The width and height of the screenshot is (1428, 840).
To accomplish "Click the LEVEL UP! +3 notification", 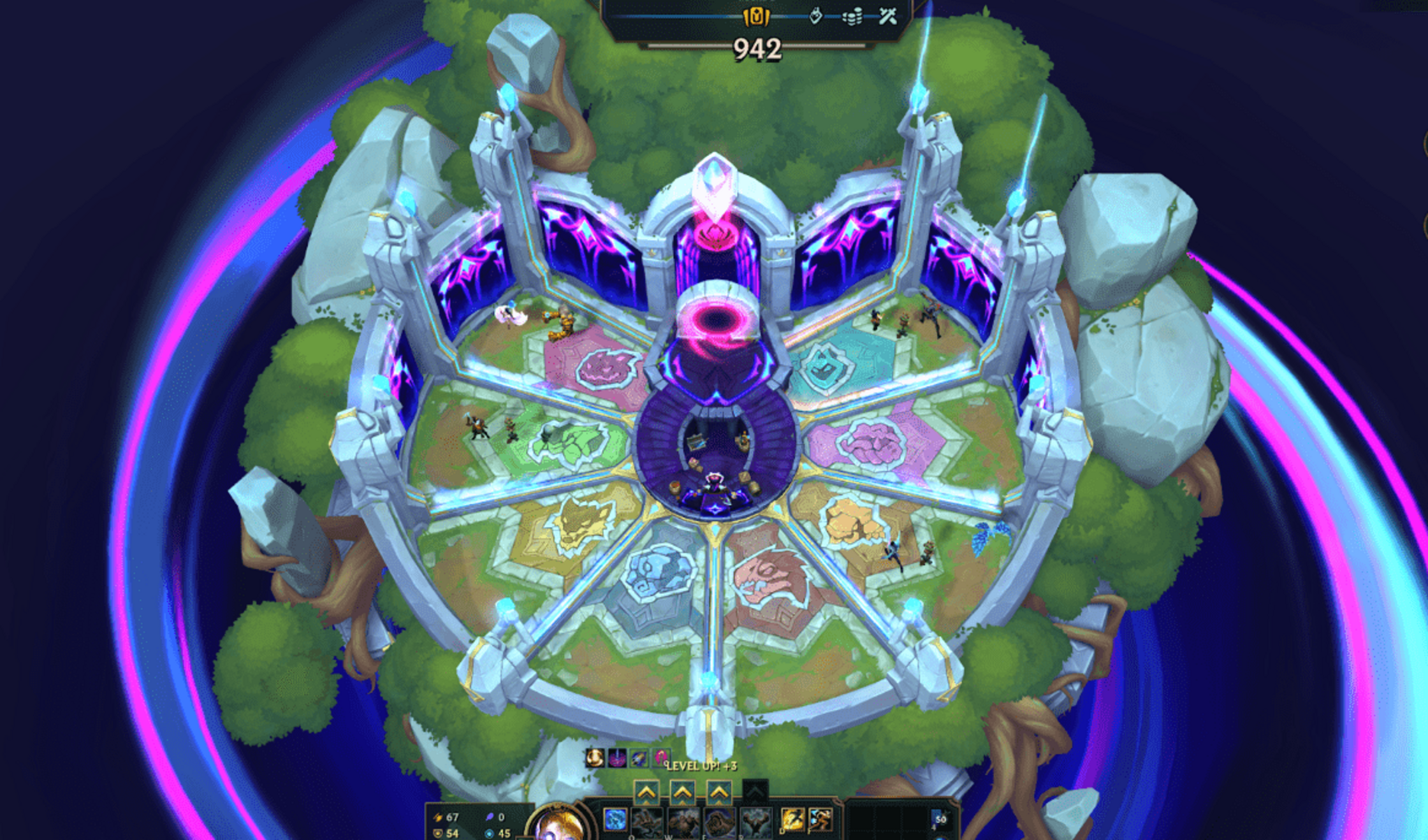I will (x=702, y=765).
